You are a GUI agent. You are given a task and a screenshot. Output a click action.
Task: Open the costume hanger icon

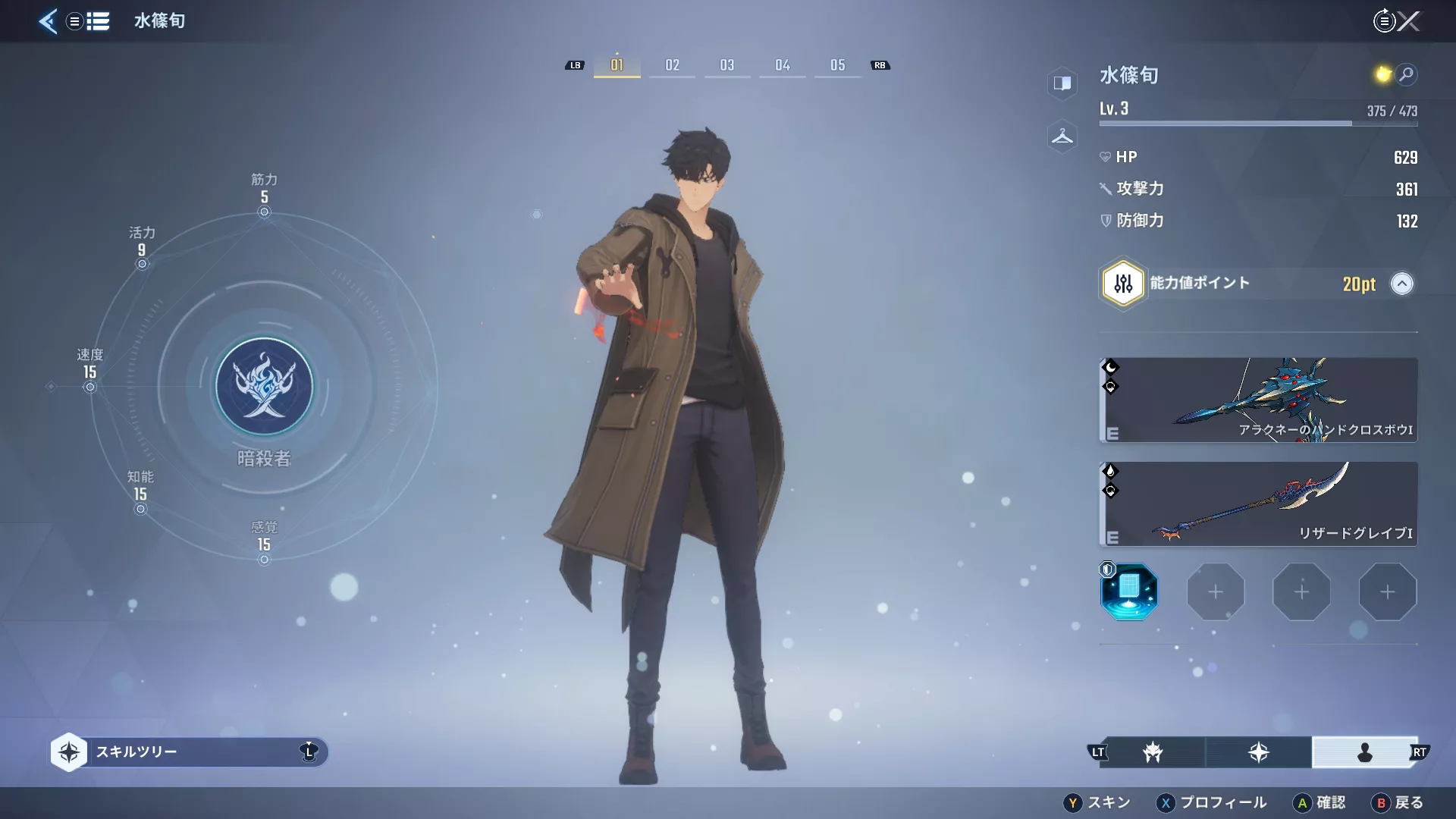[1062, 137]
